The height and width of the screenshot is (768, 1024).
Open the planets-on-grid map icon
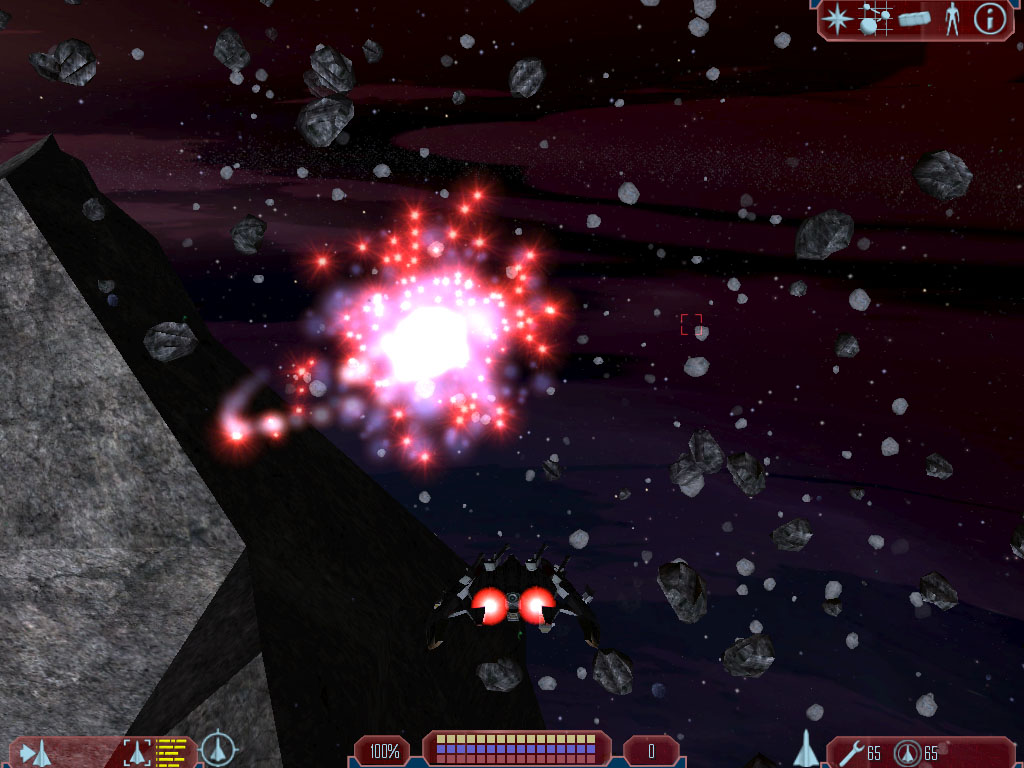coord(875,19)
